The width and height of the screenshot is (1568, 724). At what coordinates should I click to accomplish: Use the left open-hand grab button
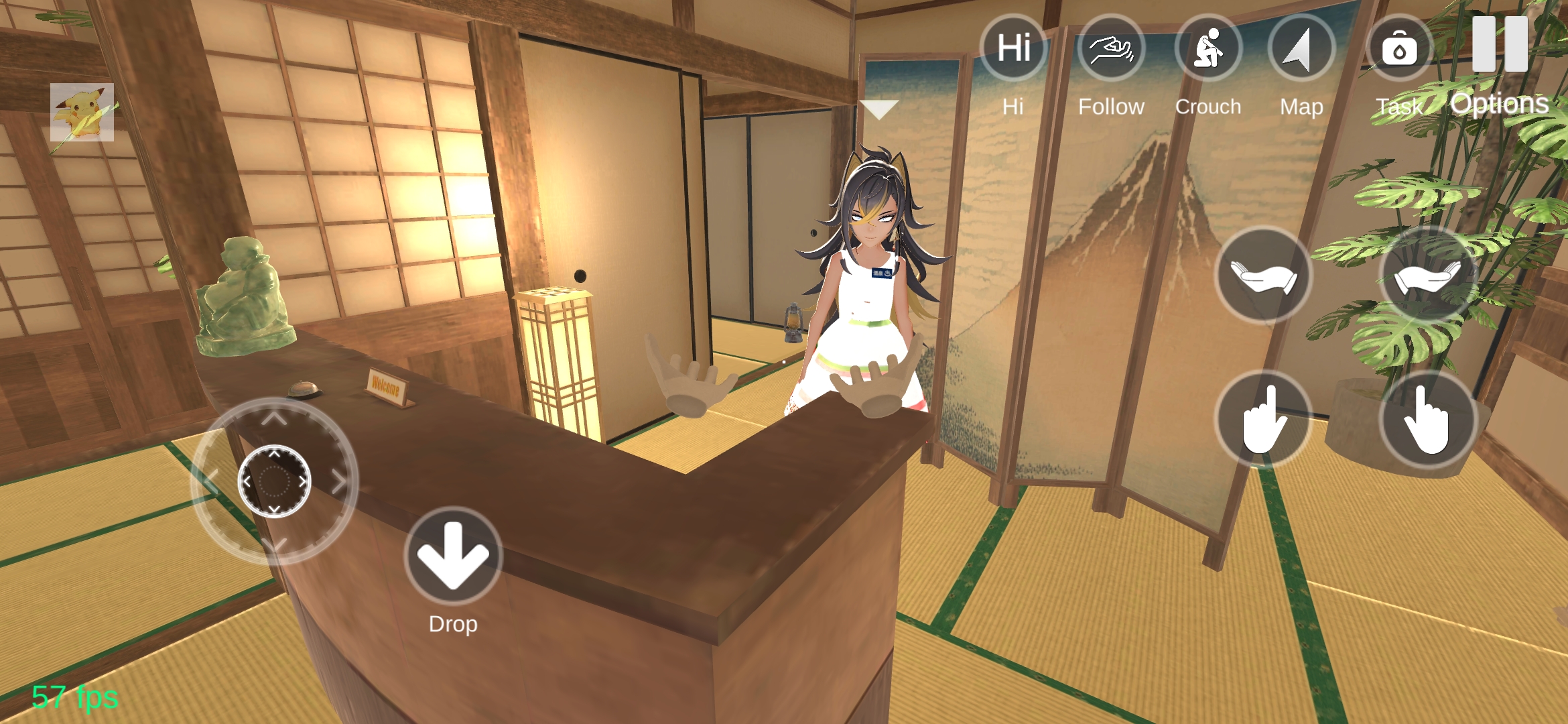tap(1263, 276)
